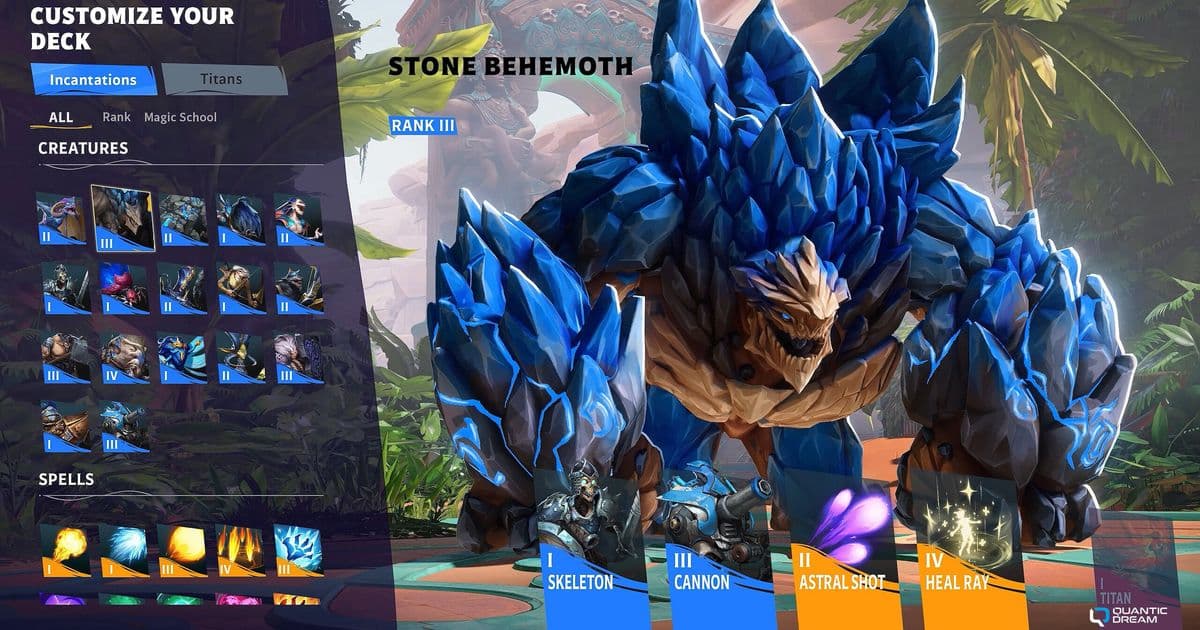Select the ALL filter
The image size is (1200, 630).
coord(61,117)
